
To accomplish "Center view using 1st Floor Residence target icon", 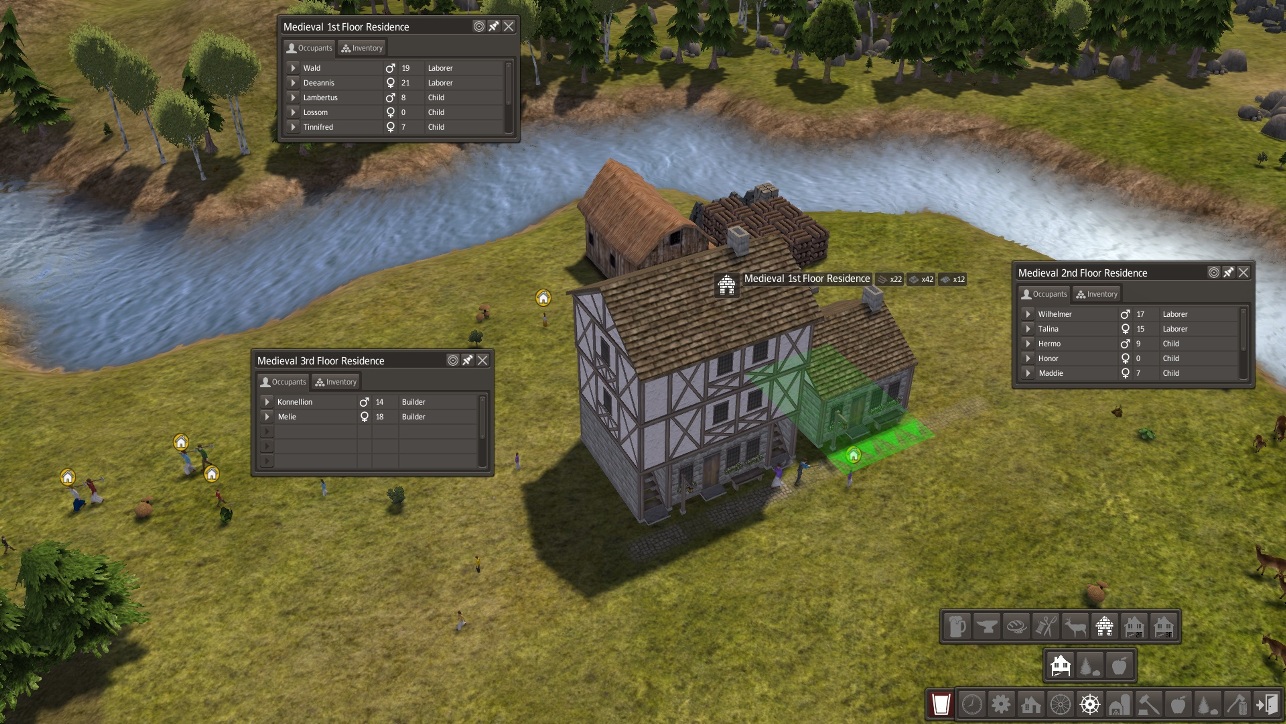I will coord(479,27).
